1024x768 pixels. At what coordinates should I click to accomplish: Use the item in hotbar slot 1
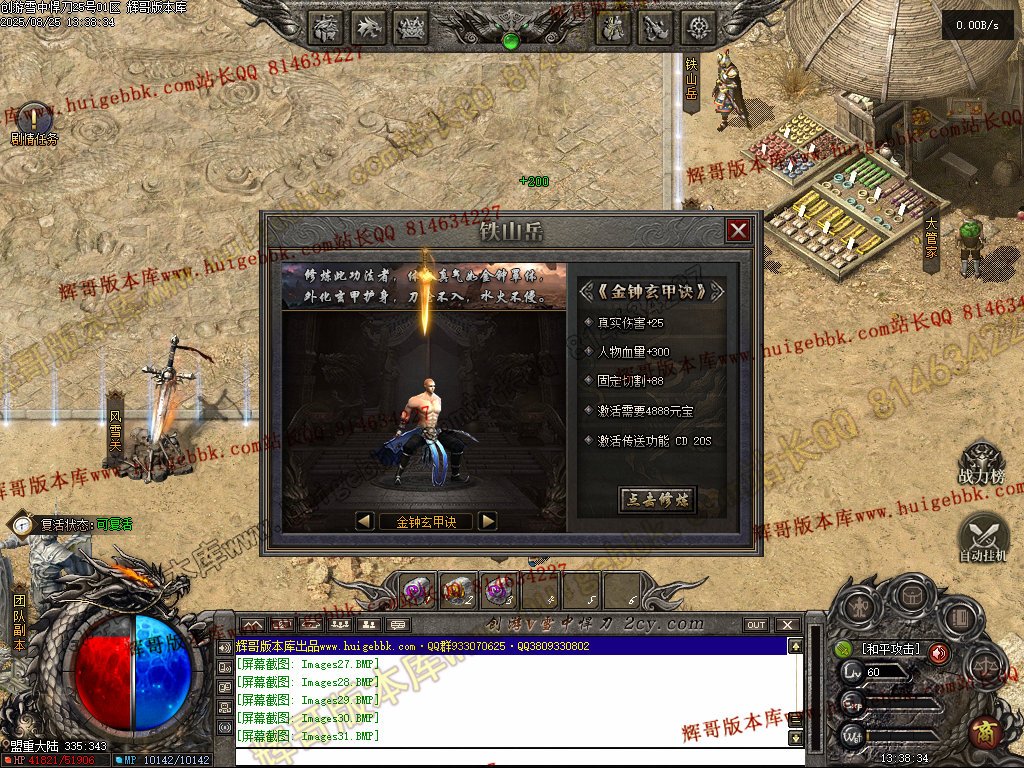tap(418, 590)
